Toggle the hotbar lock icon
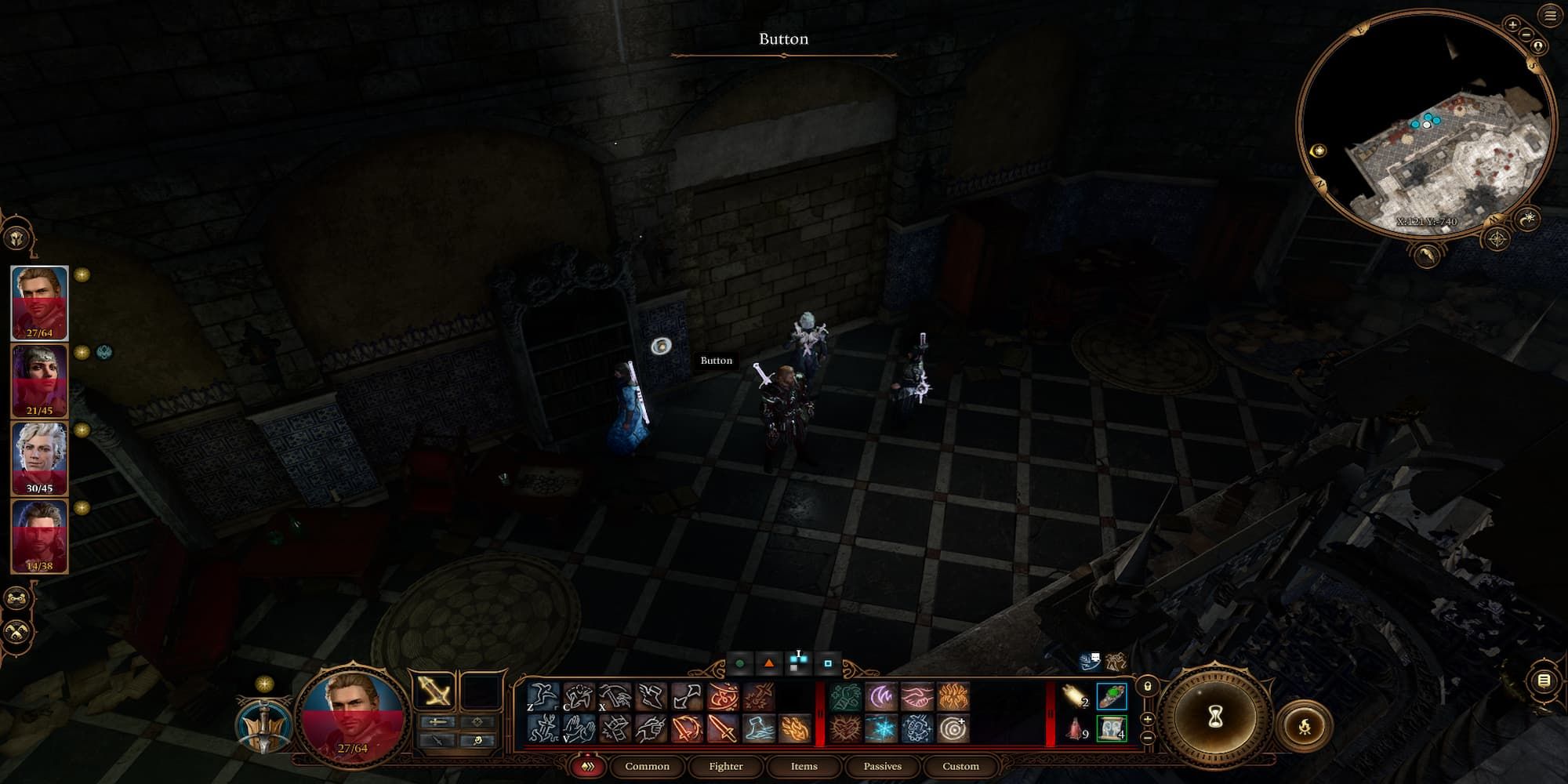This screenshot has width=1568, height=784. pyautogui.click(x=1147, y=687)
